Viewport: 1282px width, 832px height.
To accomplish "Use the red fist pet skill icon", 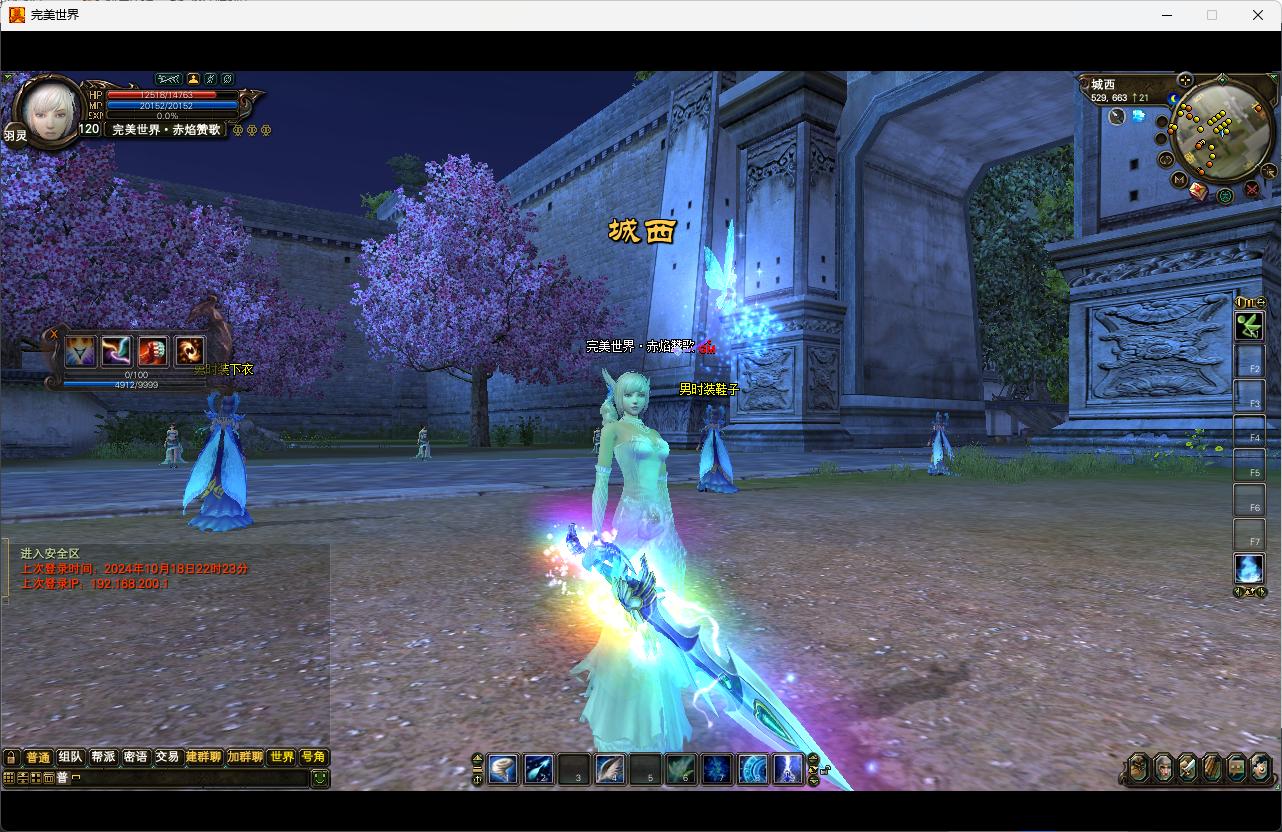I will point(153,351).
